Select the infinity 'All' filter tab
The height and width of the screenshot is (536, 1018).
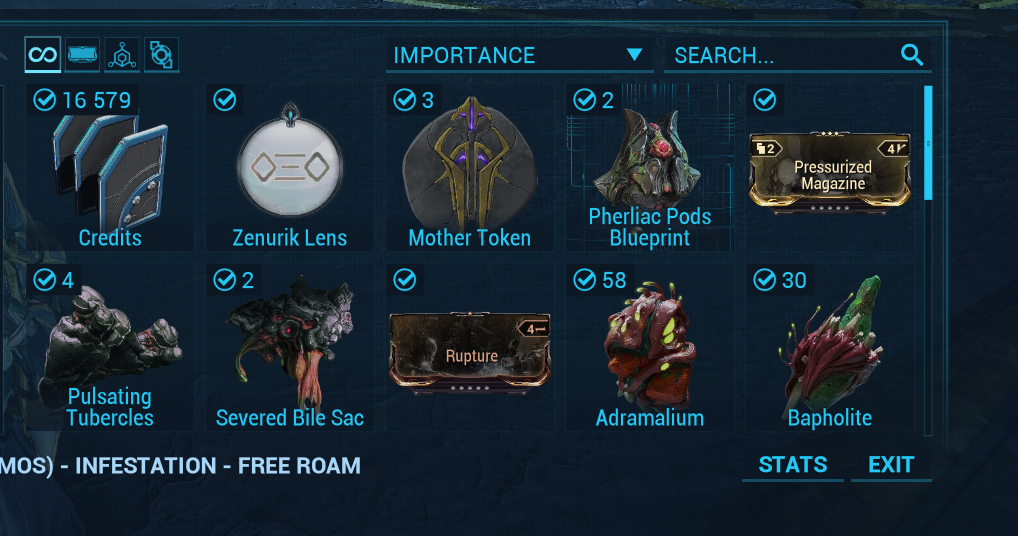[x=43, y=54]
